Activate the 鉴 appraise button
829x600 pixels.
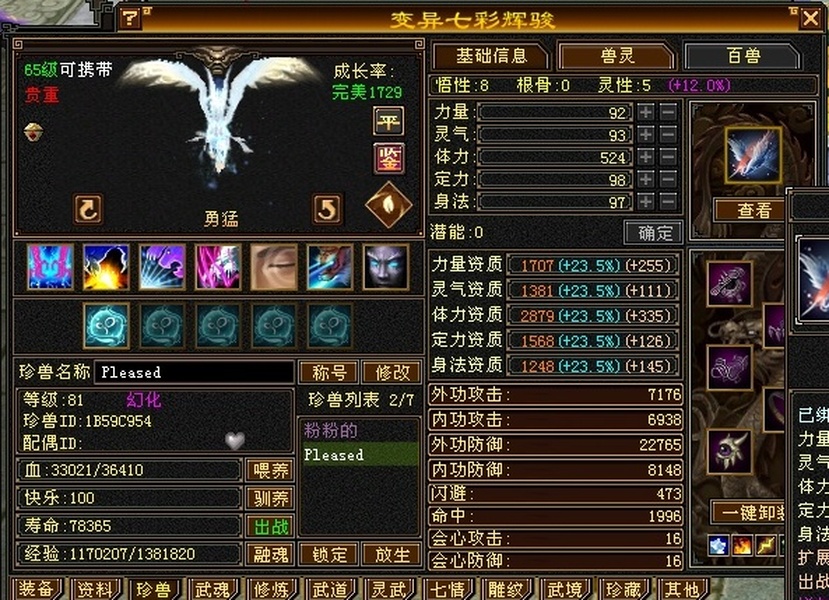[x=388, y=157]
